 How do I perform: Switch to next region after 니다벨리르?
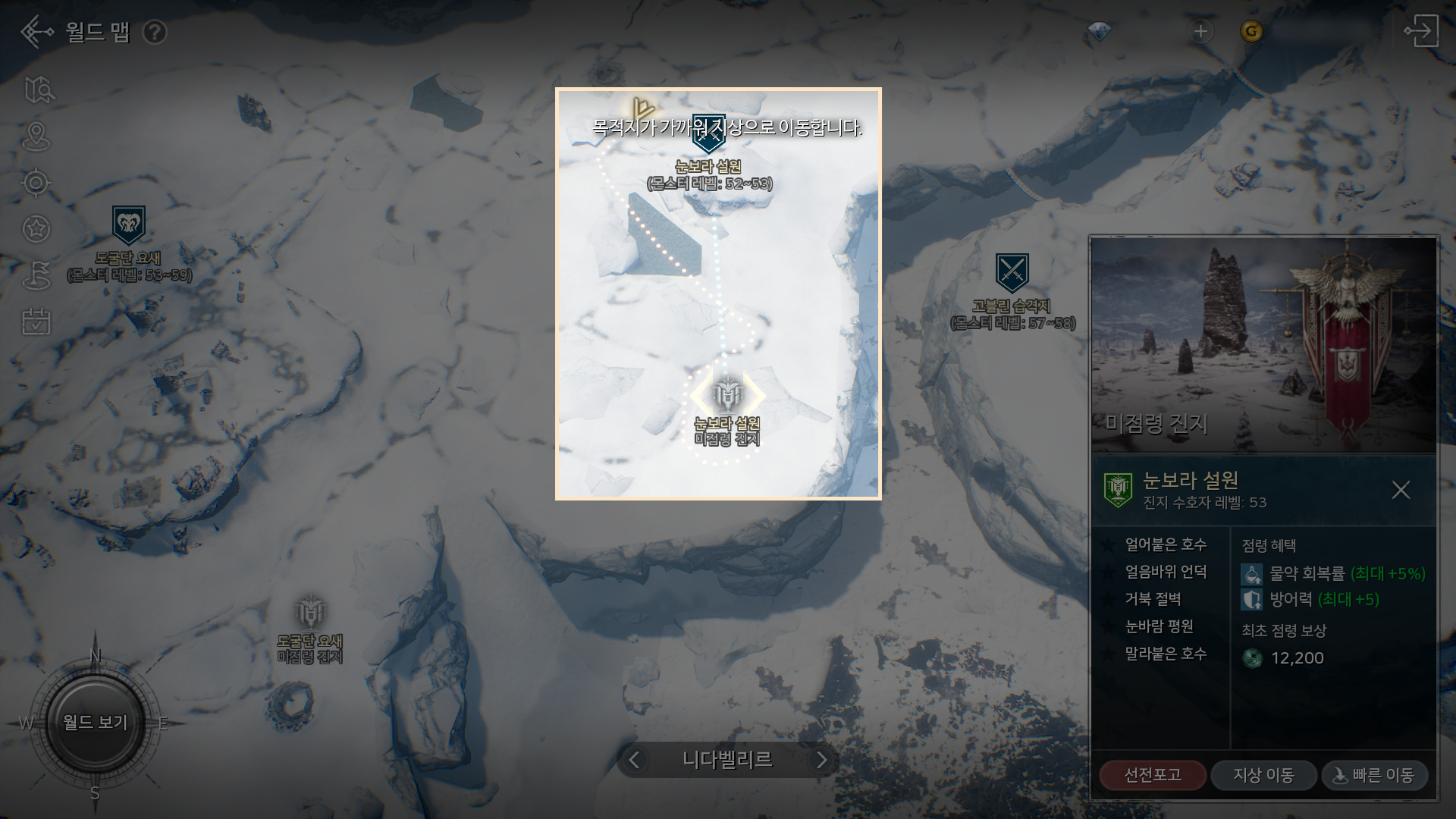pos(821,760)
